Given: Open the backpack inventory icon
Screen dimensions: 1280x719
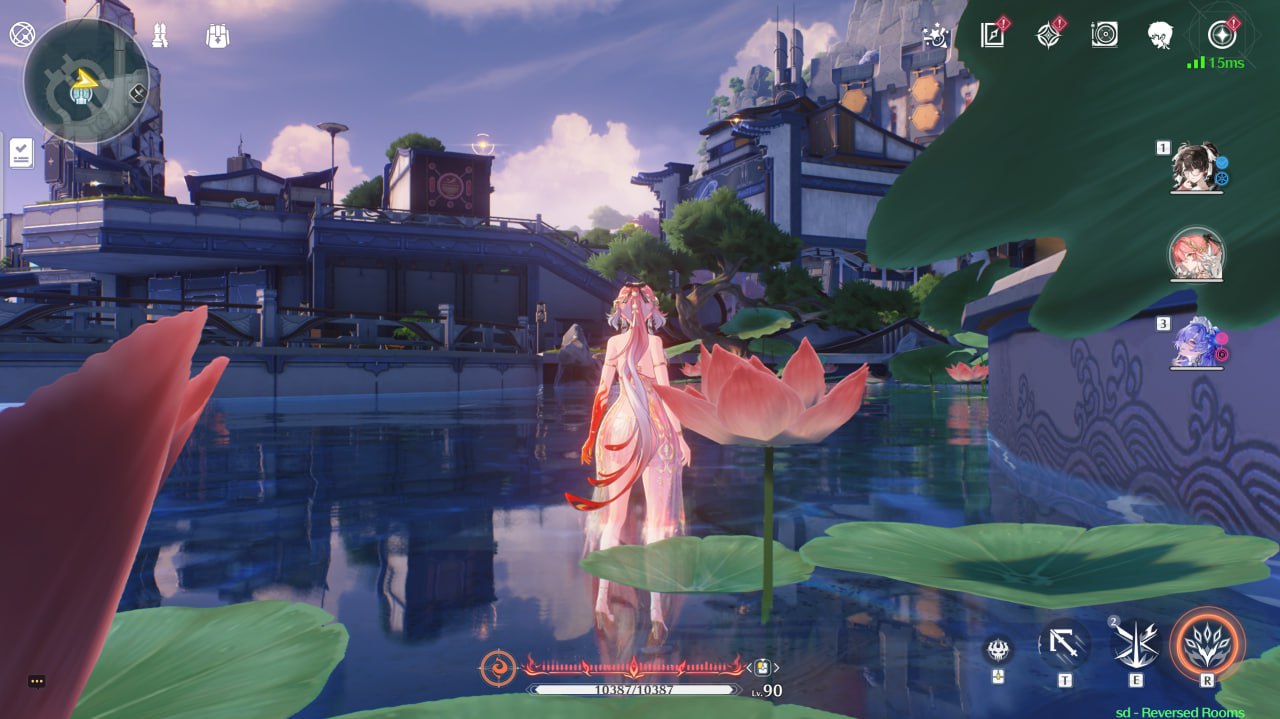Looking at the screenshot, I should pos(218,36).
